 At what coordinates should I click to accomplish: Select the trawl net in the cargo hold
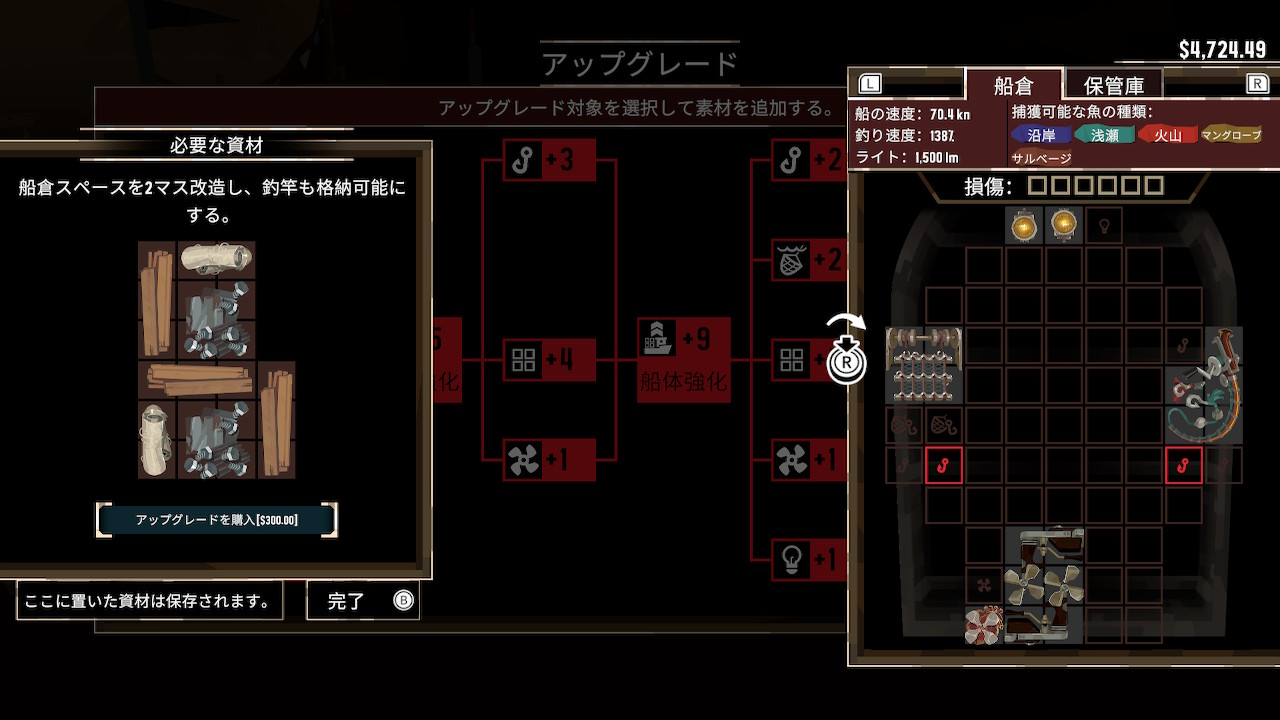924,365
